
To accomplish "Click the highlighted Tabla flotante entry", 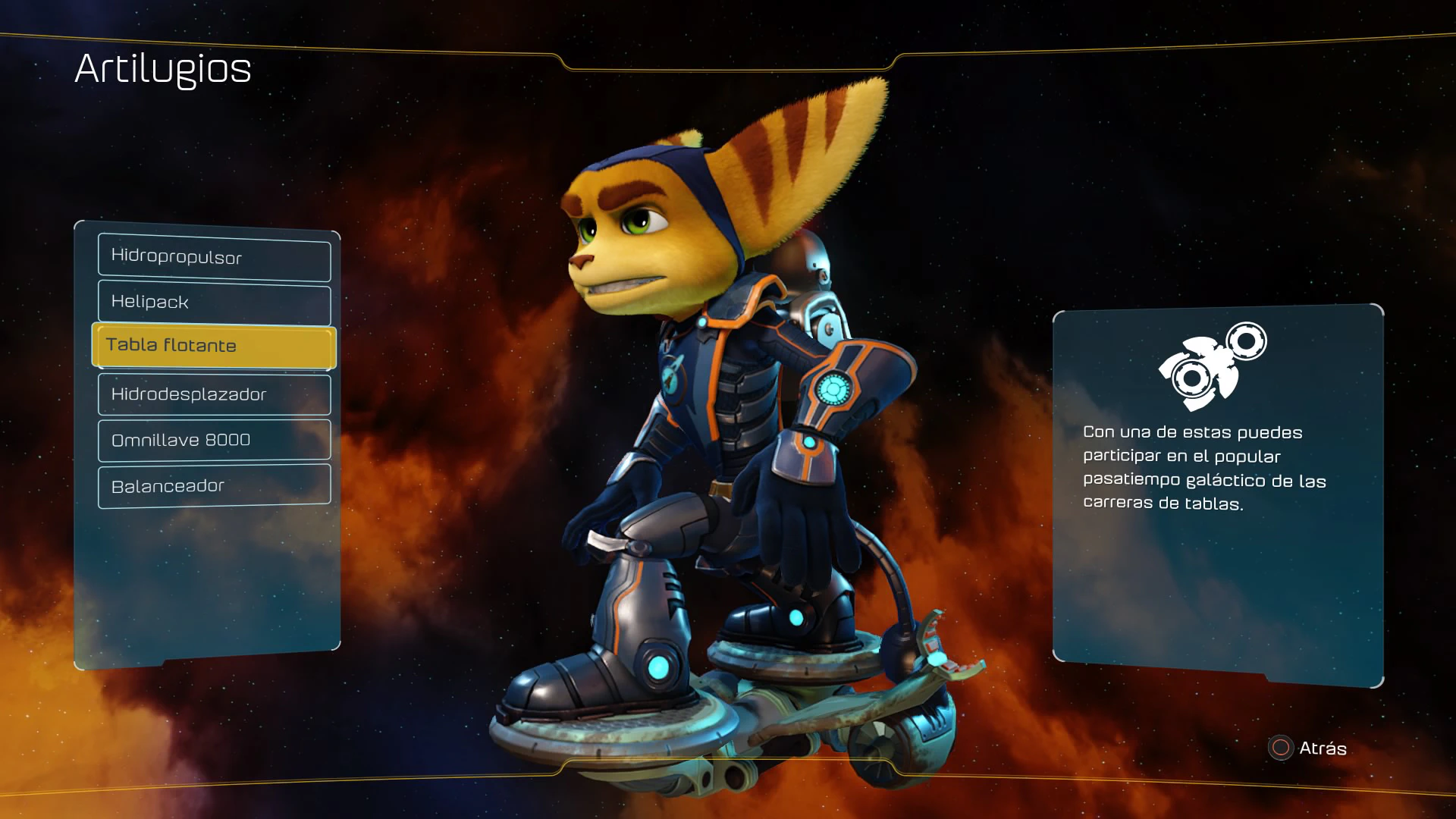I will coord(214,346).
